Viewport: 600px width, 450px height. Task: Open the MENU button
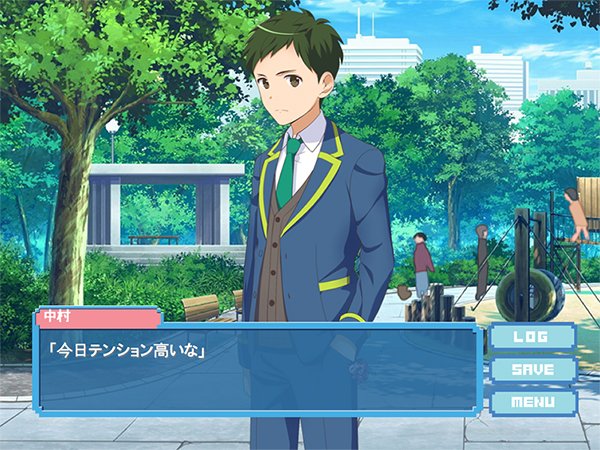point(532,402)
